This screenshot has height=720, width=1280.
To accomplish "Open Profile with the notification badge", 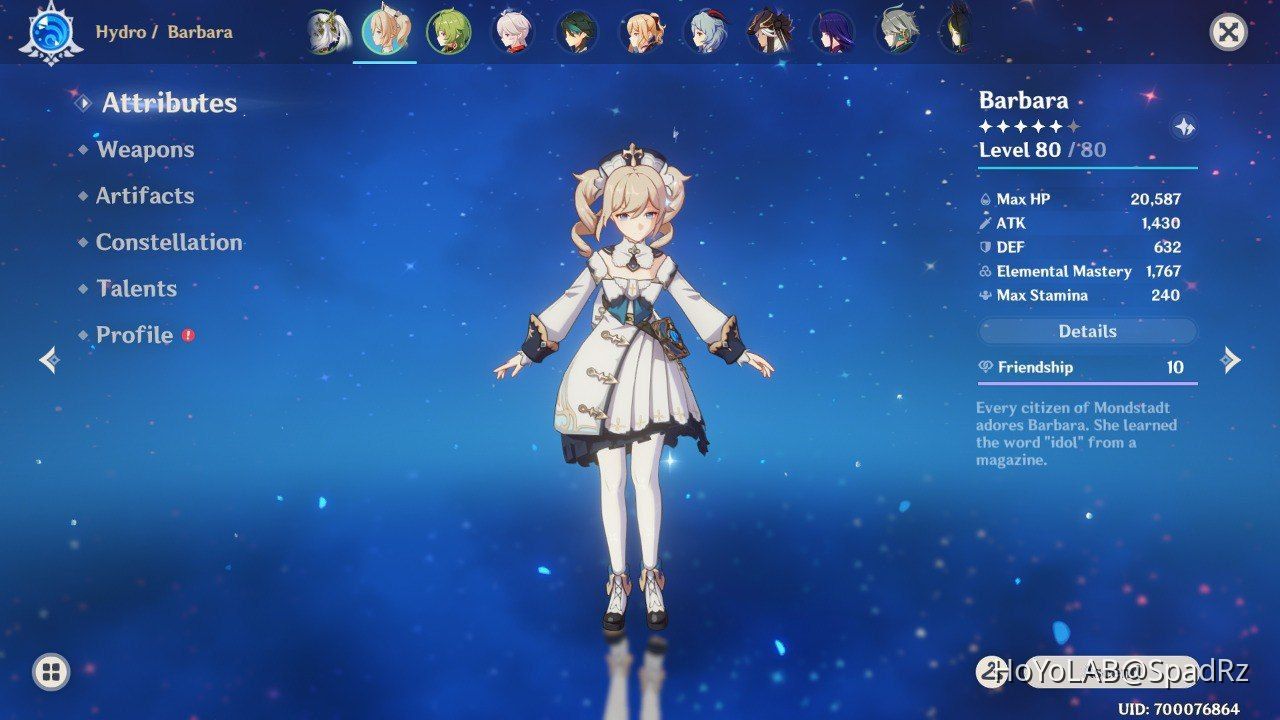I will click(x=133, y=335).
